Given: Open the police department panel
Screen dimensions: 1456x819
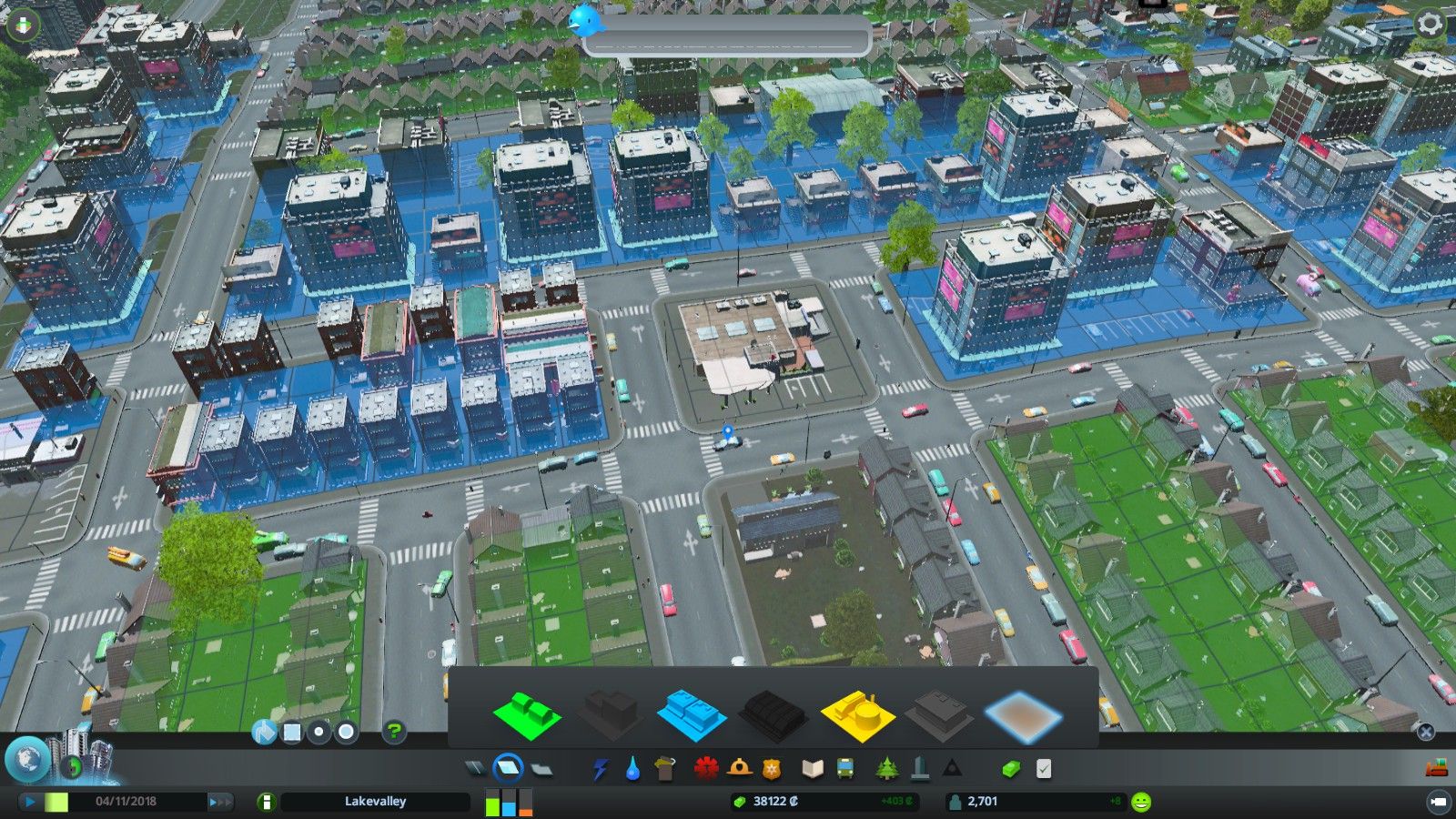Looking at the screenshot, I should pyautogui.click(x=770, y=767).
